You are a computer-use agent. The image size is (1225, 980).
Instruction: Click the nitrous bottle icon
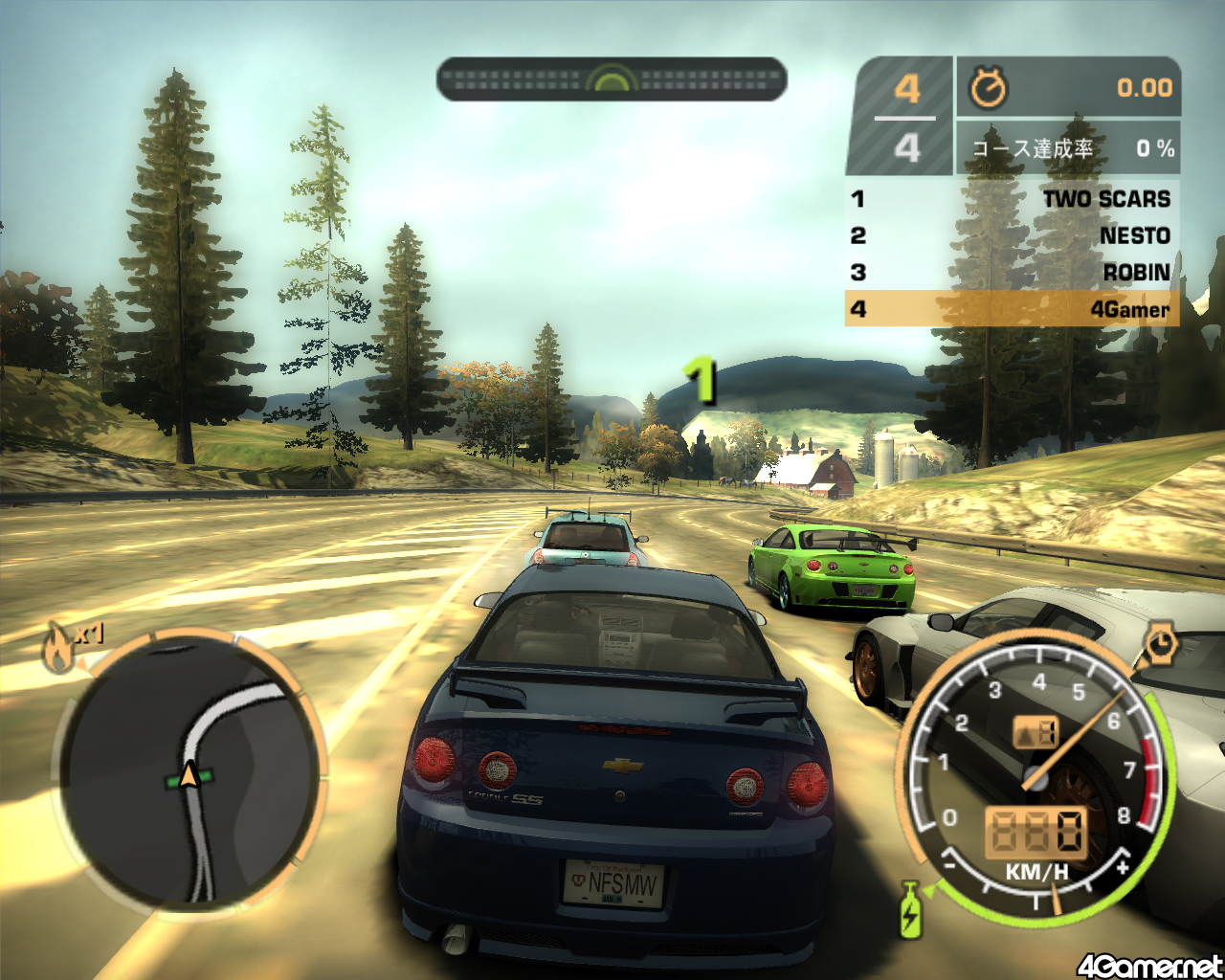tap(909, 909)
